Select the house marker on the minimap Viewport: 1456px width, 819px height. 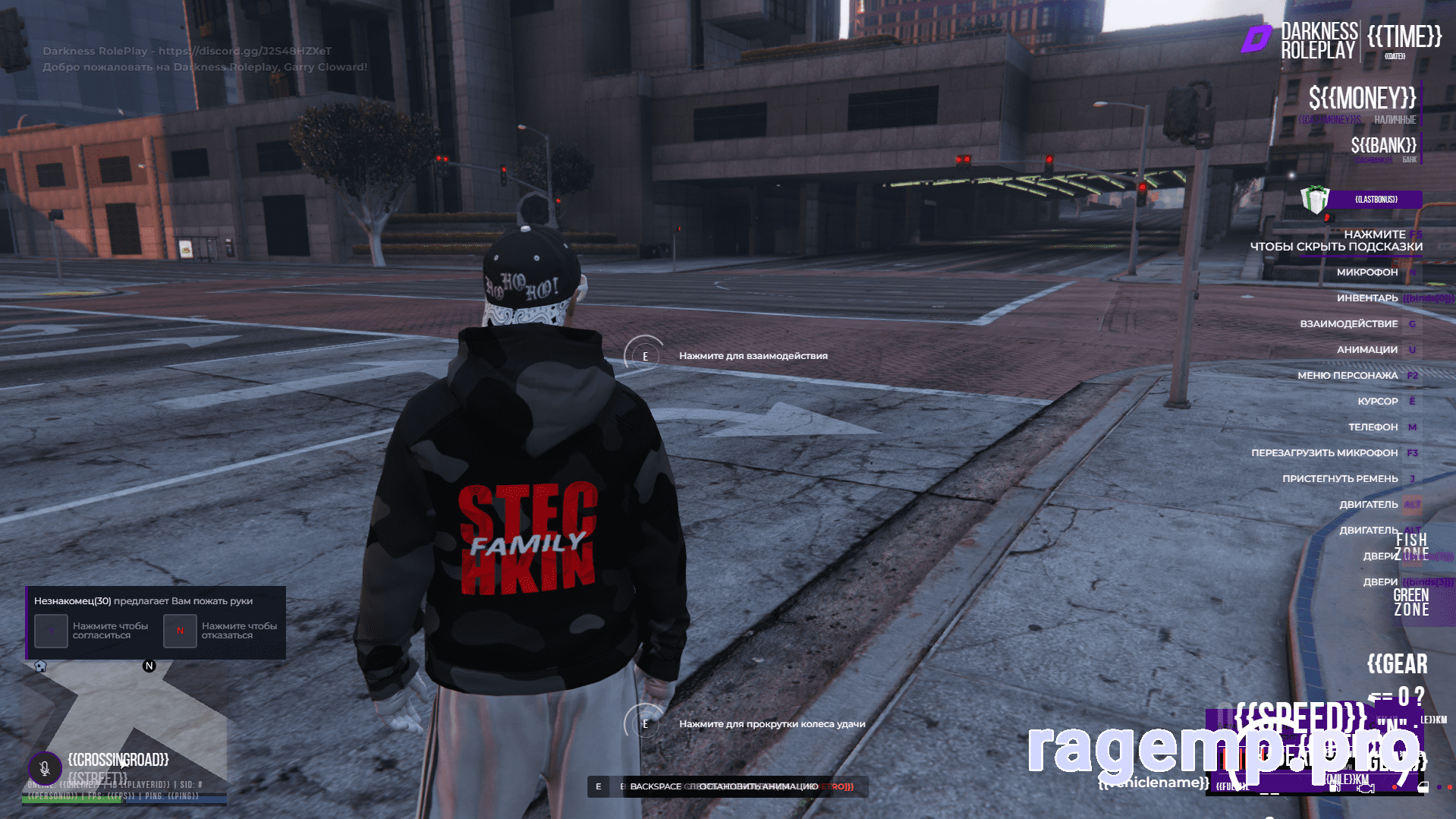click(40, 666)
